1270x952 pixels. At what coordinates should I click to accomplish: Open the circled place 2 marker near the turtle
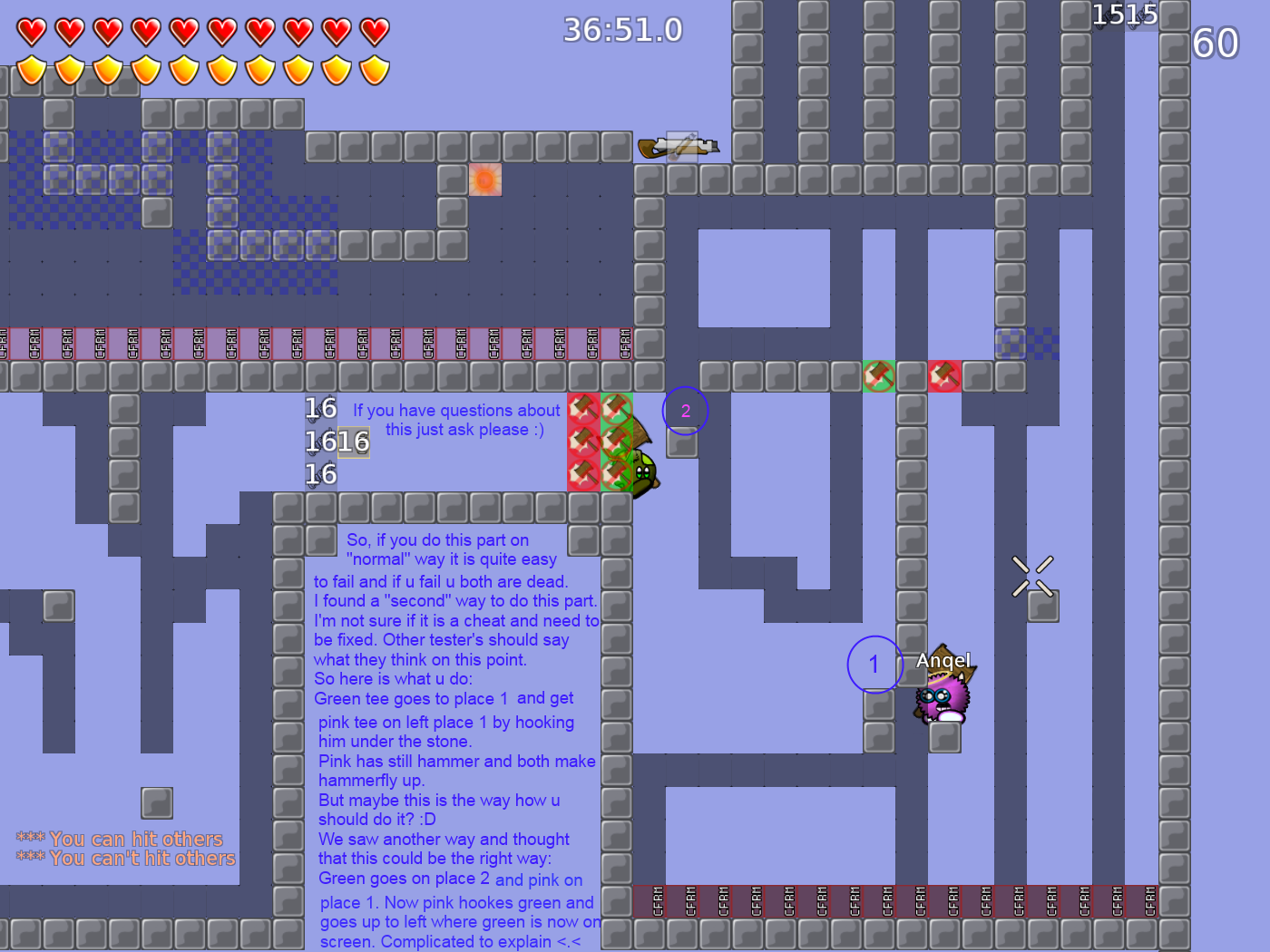(685, 411)
